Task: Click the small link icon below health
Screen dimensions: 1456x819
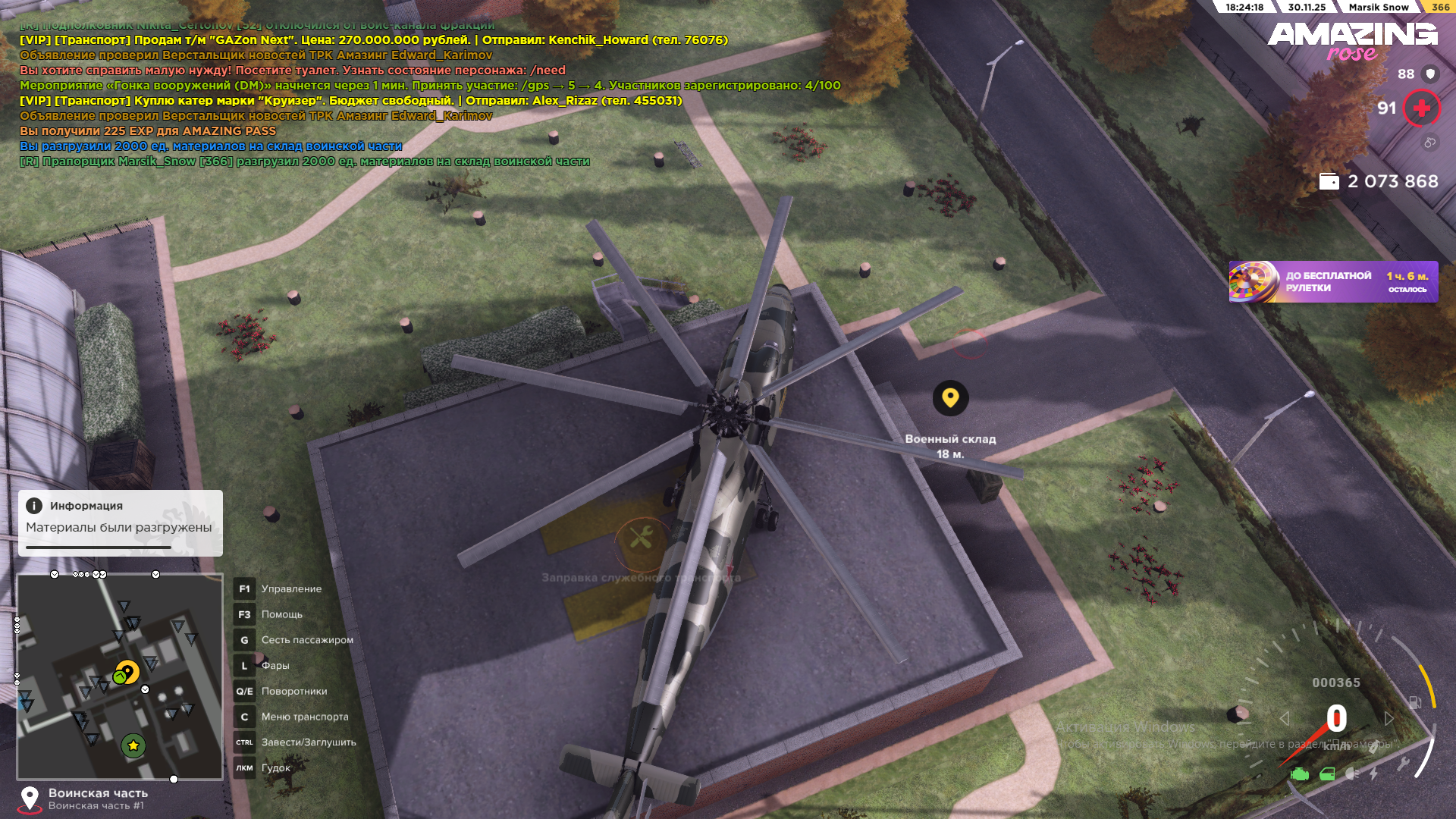Action: pyautogui.click(x=1429, y=143)
